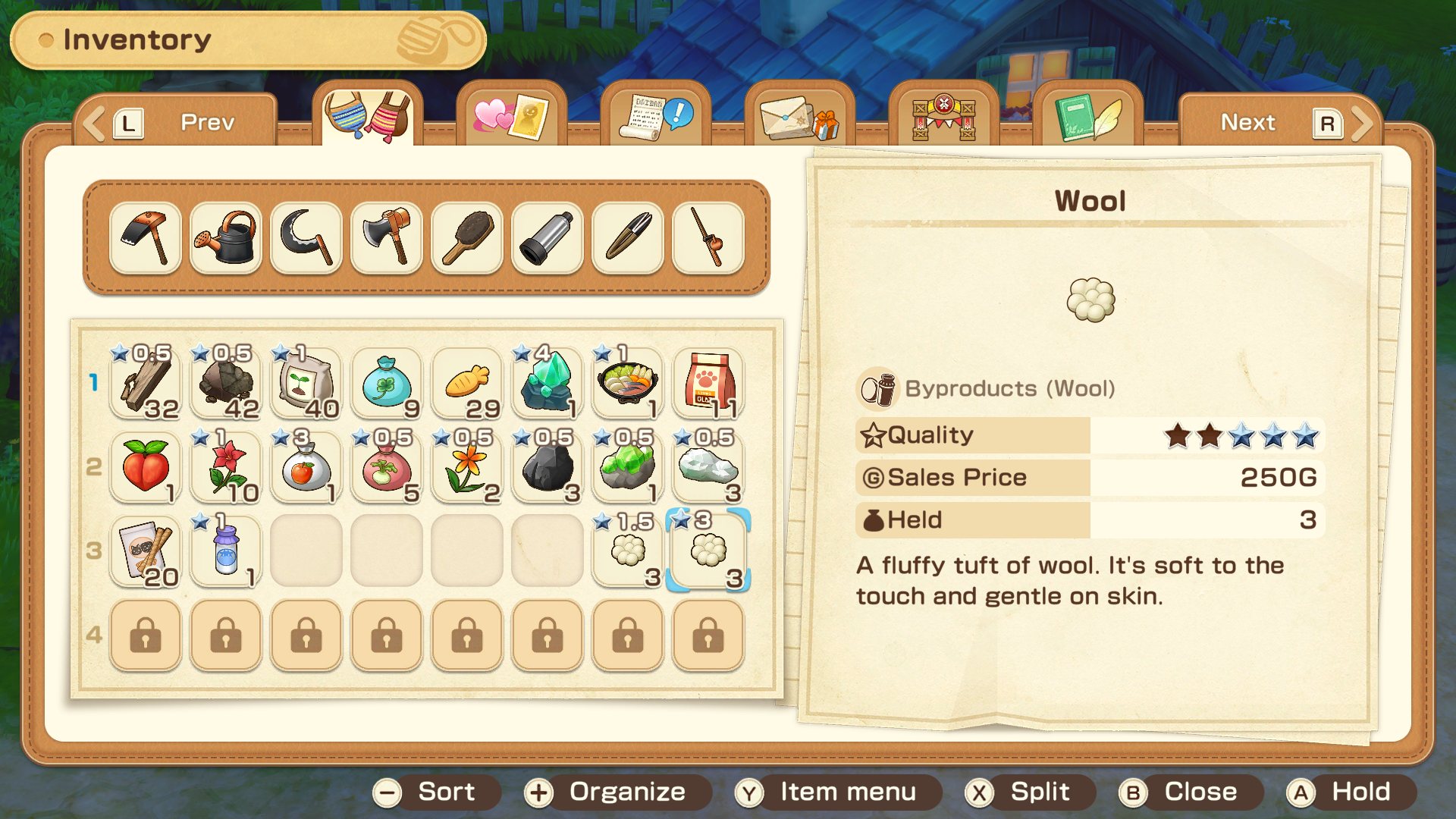Select the sickle tool
This screenshot has width=1456, height=819.
pyautogui.click(x=306, y=238)
